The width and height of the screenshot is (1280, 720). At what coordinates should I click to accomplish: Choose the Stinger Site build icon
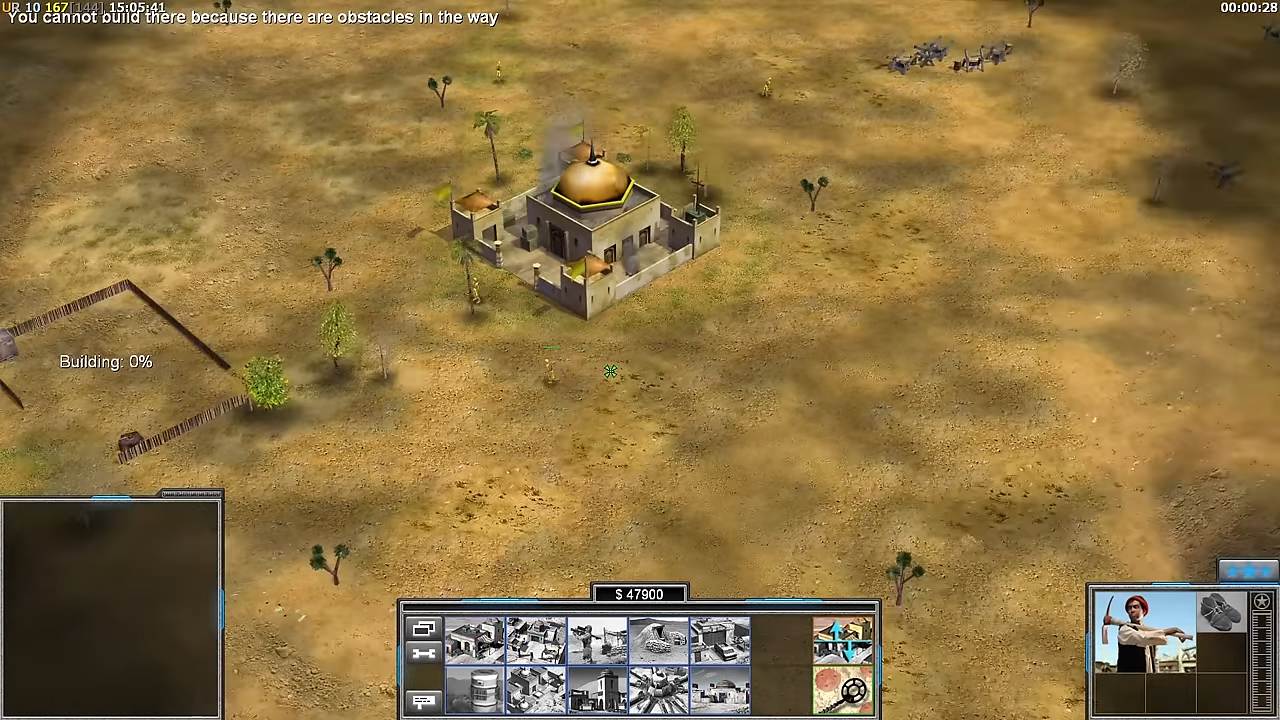pos(597,640)
